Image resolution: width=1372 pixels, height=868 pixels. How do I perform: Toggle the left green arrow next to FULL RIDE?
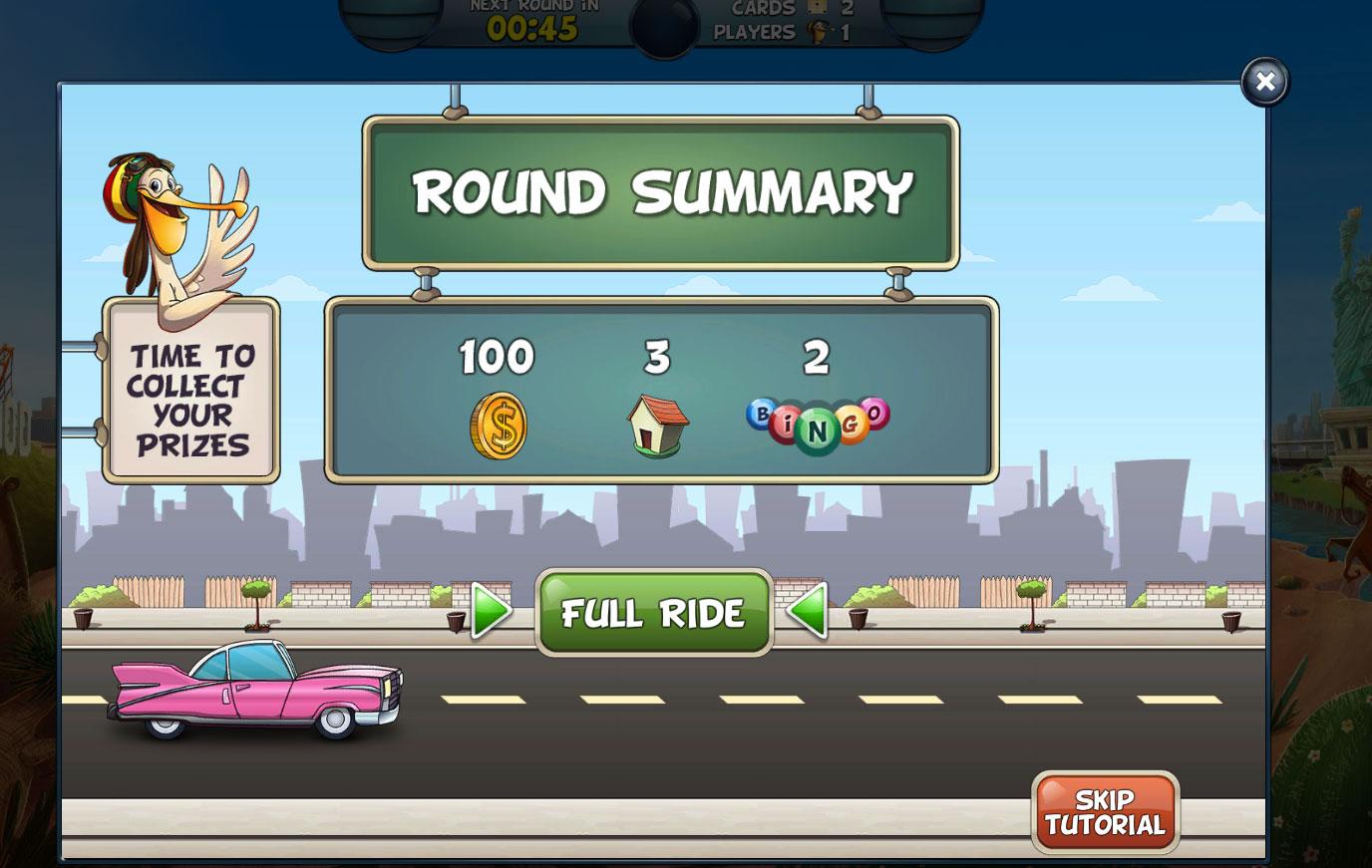[x=491, y=613]
